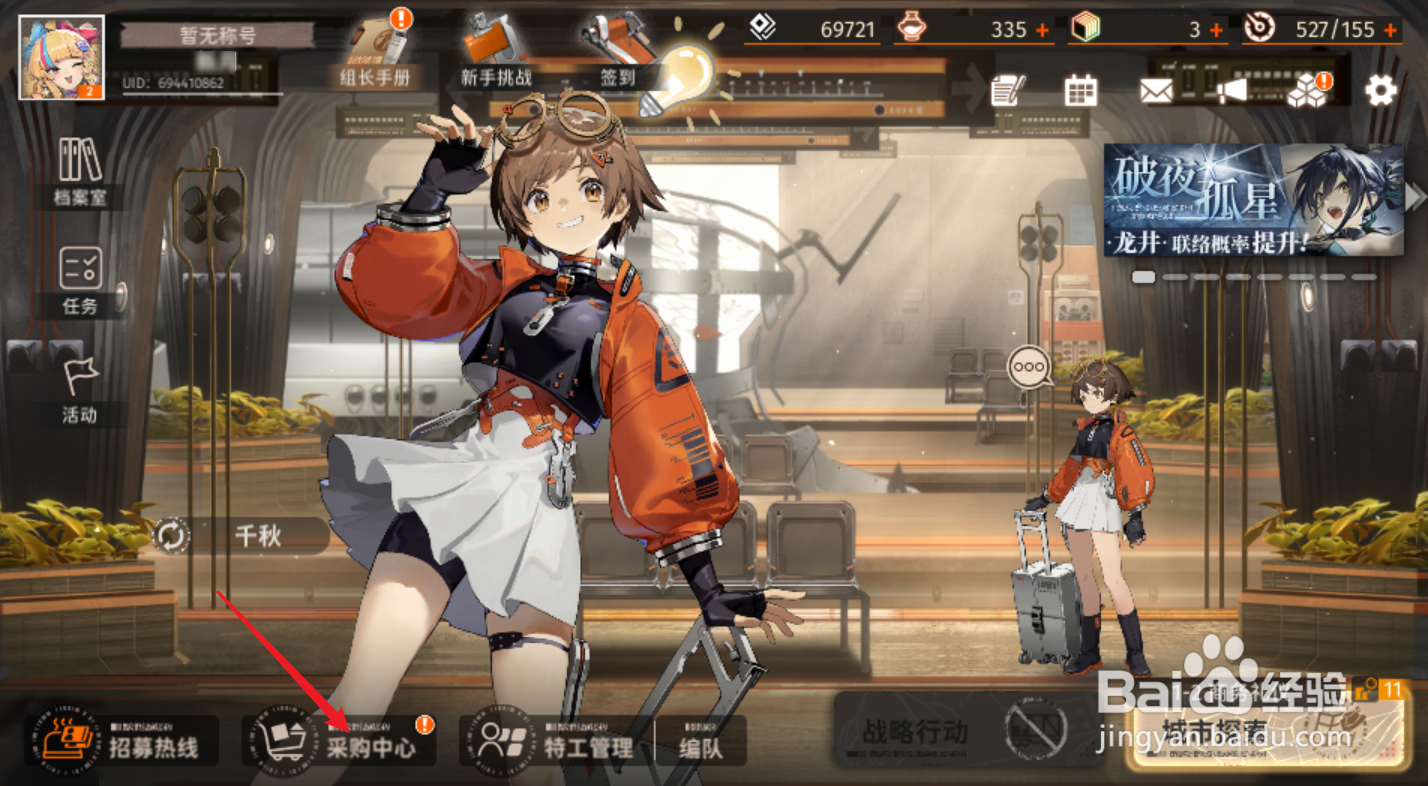Tap the speech bubble above chibi character

pos(1029,367)
